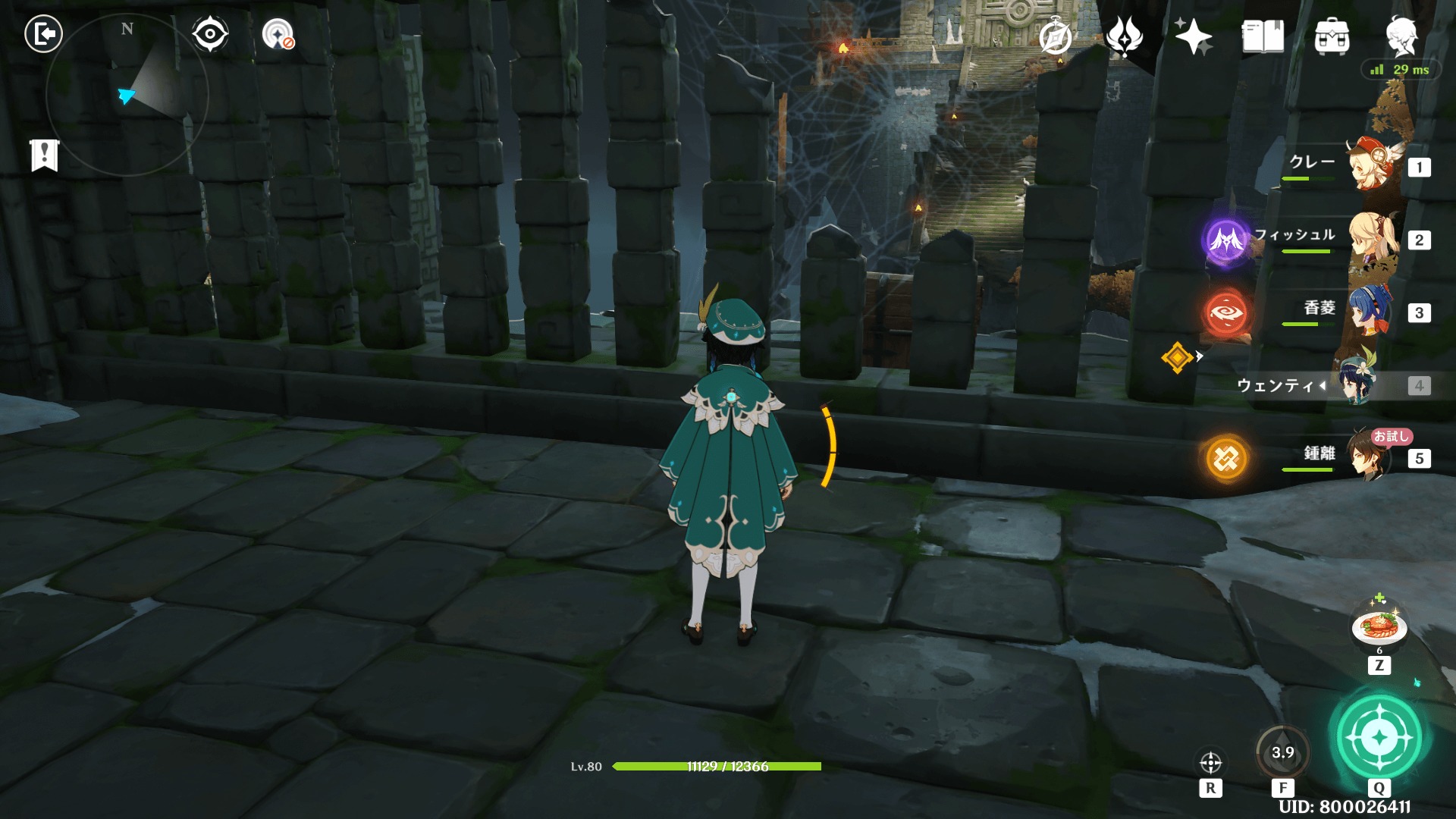Screen dimensions: 1456x819
Task: Activate the glowing green elemental burst
Action: pyautogui.click(x=1379, y=736)
